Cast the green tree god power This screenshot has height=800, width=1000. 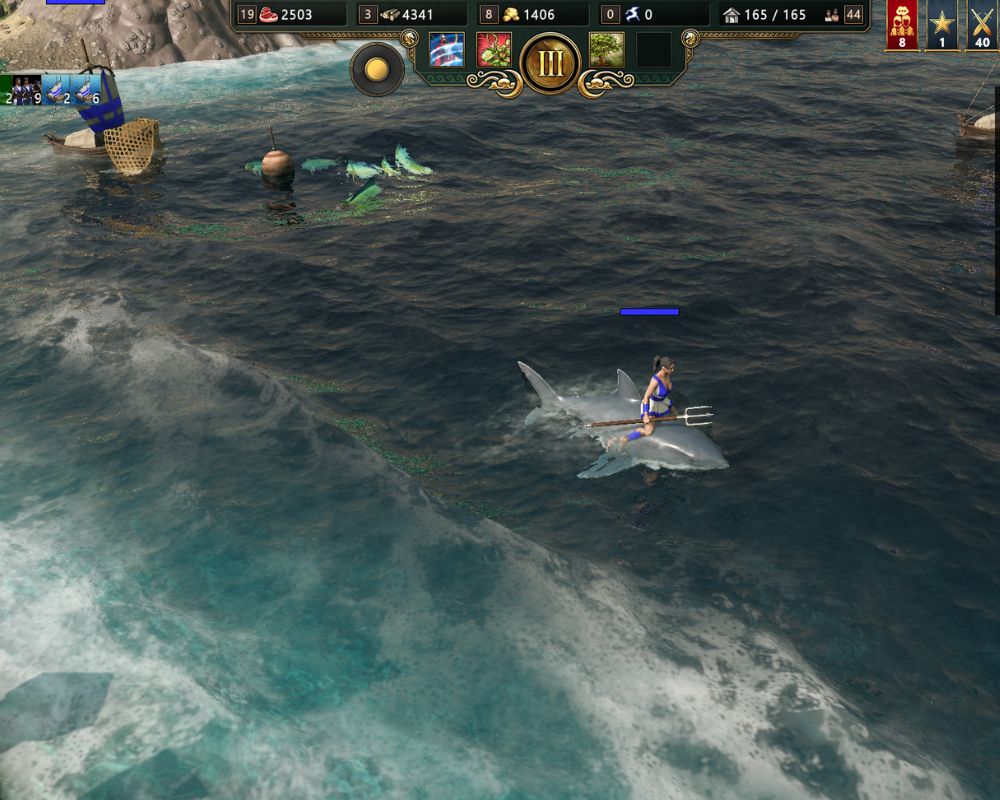coord(606,50)
